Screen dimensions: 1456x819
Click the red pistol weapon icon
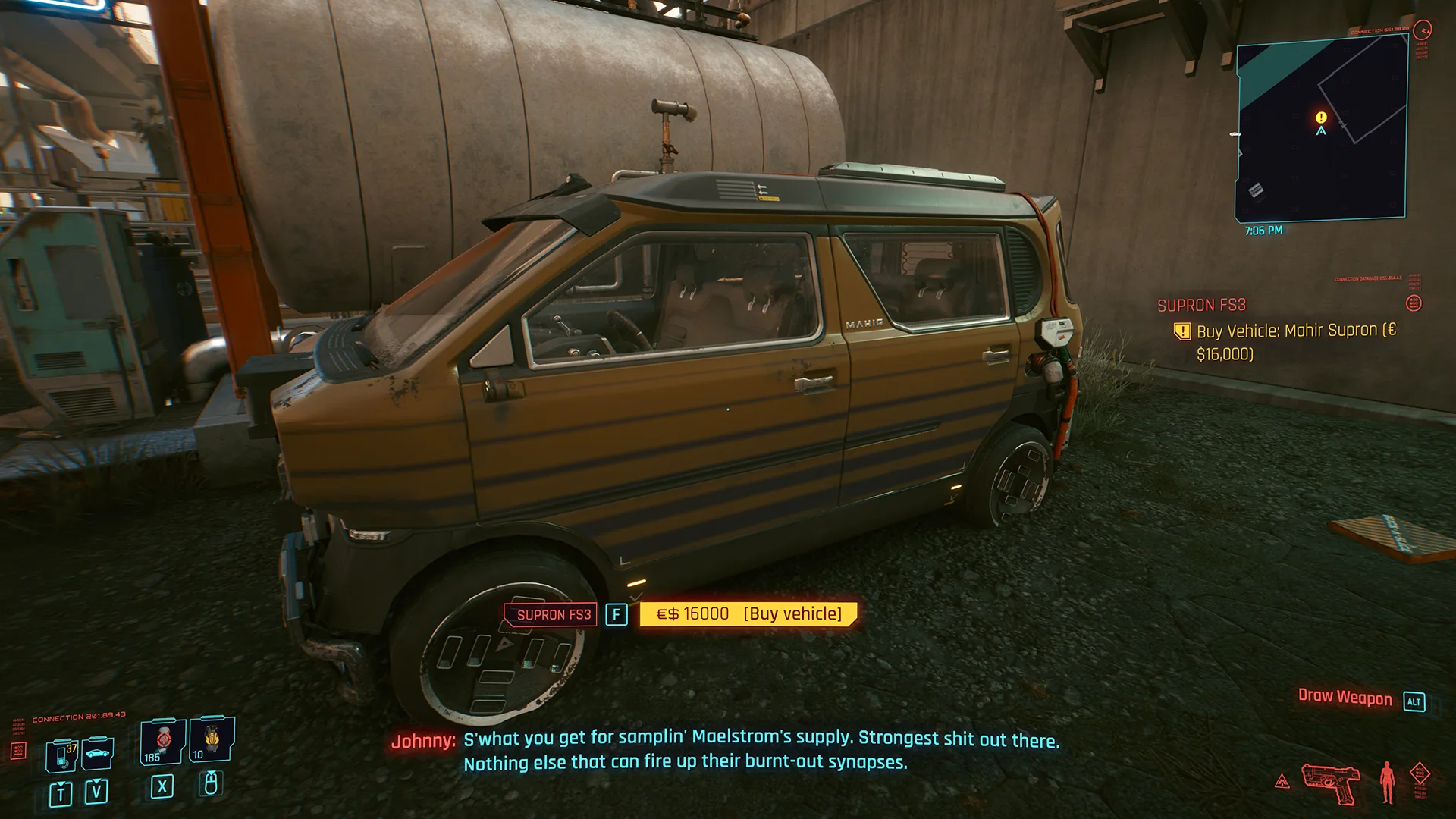coord(1329,783)
